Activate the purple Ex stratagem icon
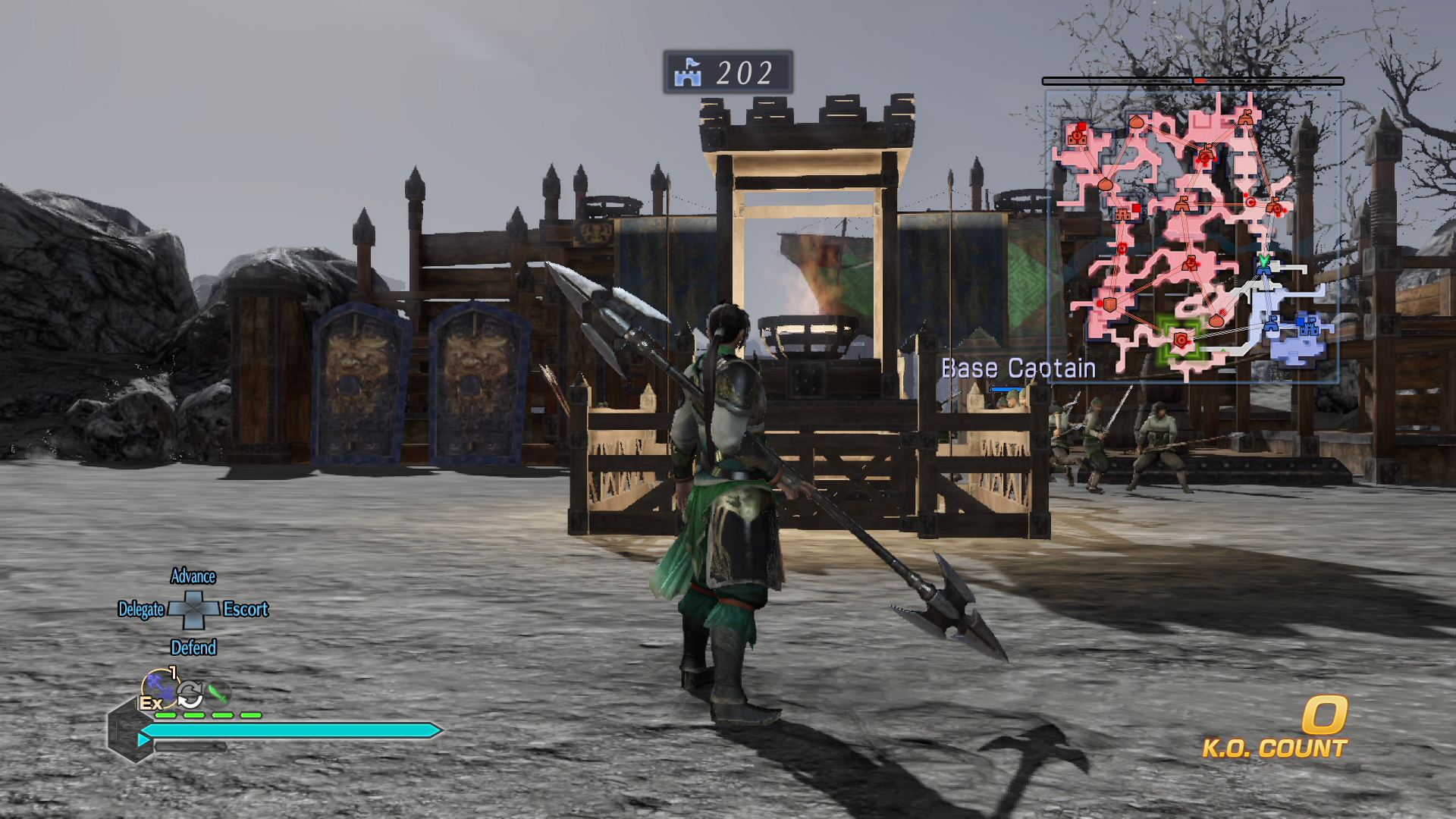1456x819 pixels. click(x=158, y=689)
